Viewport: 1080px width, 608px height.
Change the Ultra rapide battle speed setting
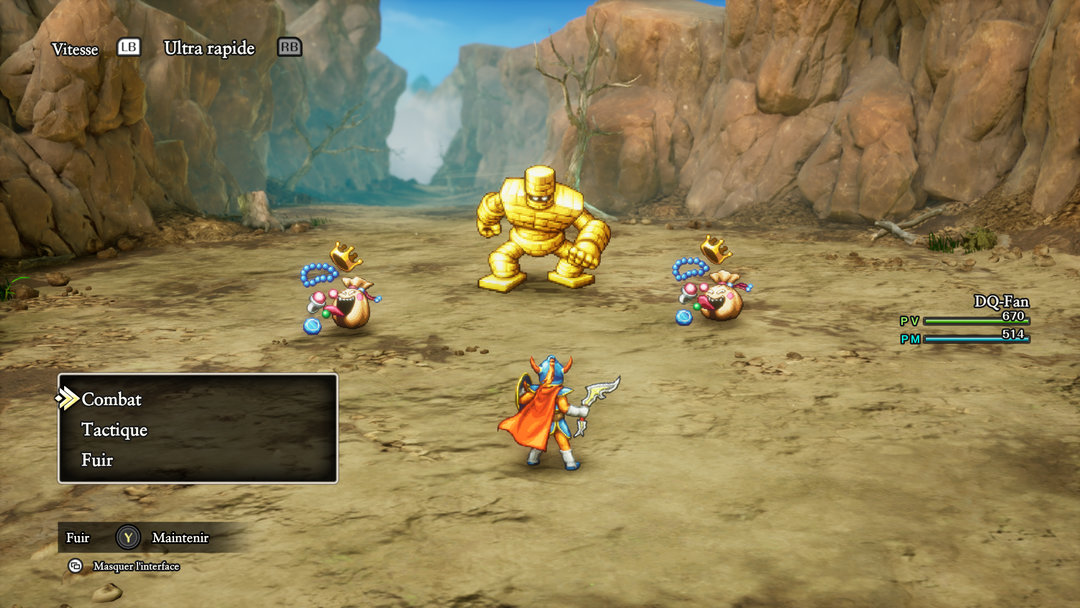click(x=209, y=48)
